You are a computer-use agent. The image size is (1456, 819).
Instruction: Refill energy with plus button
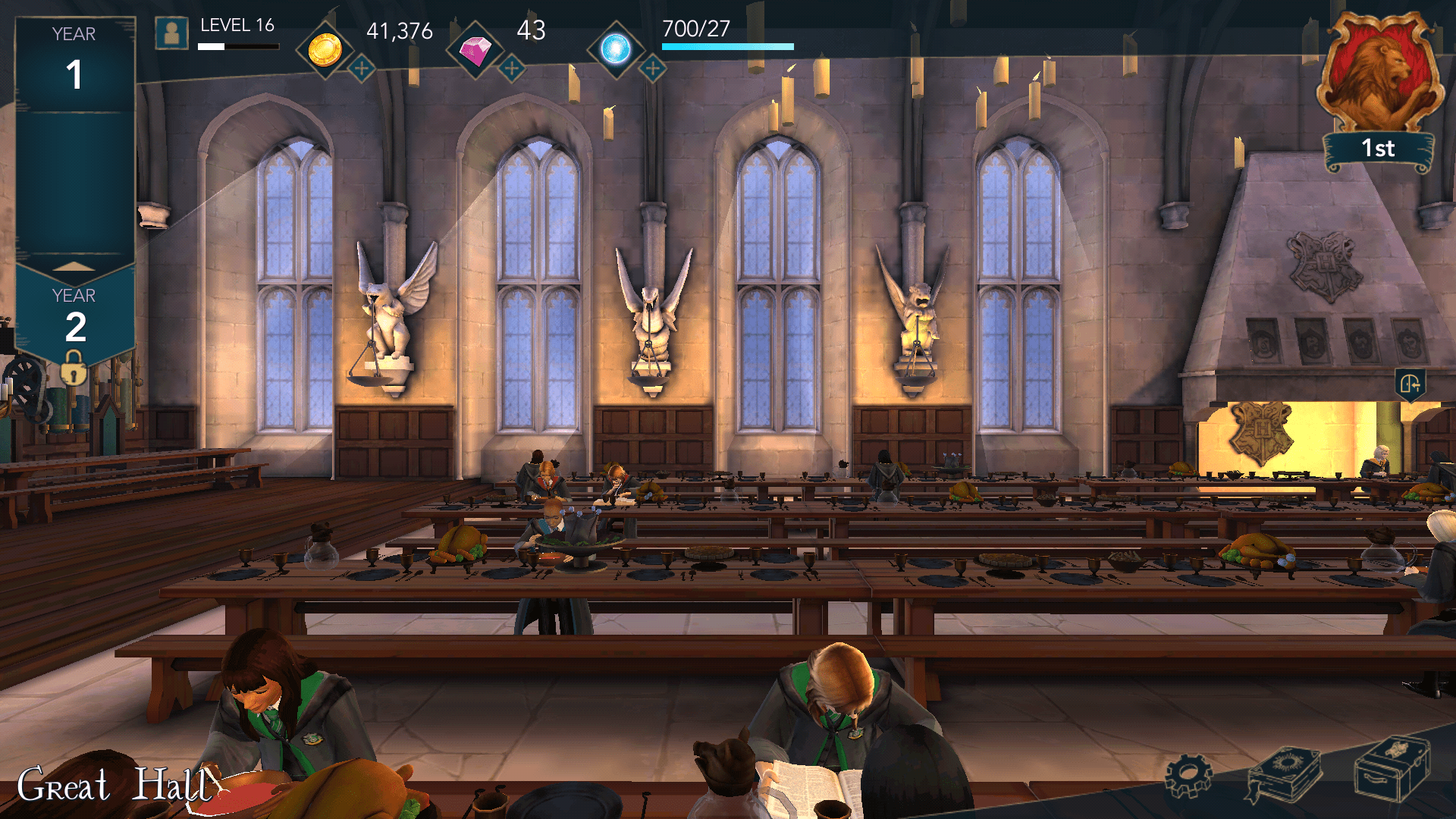pyautogui.click(x=652, y=68)
